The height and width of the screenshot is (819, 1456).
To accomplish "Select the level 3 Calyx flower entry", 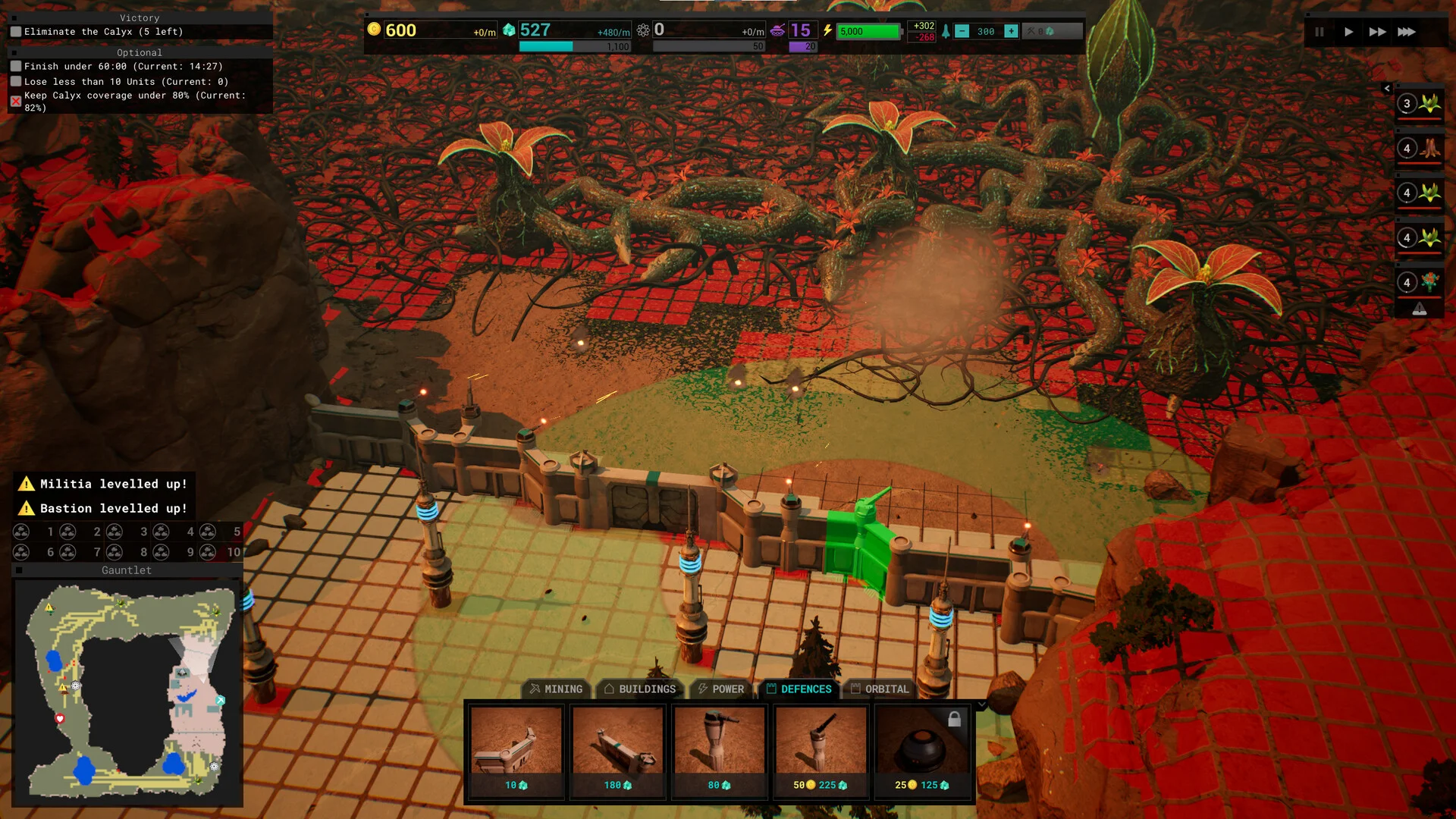I will pyautogui.click(x=1420, y=104).
